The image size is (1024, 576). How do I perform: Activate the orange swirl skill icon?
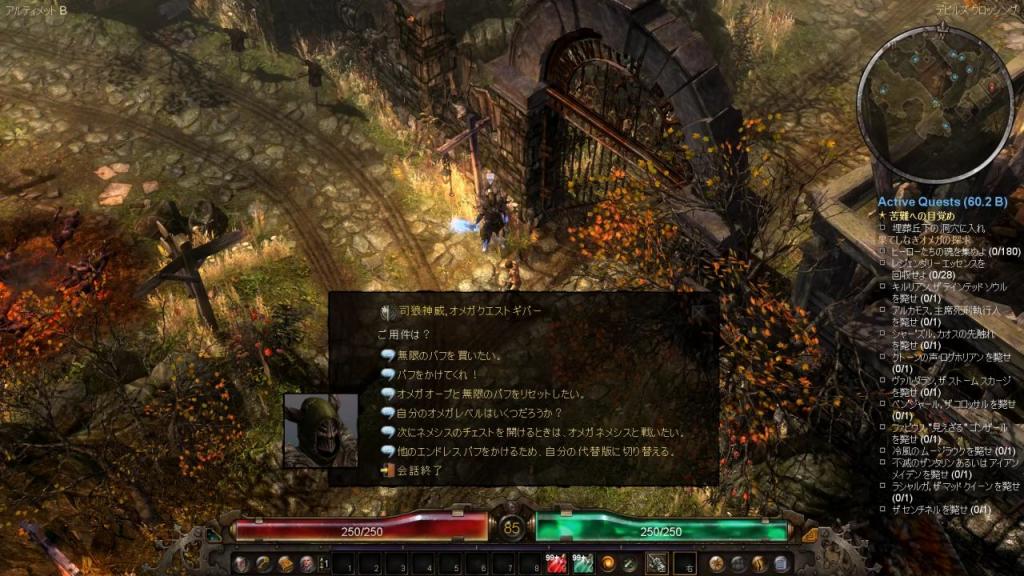[607, 564]
